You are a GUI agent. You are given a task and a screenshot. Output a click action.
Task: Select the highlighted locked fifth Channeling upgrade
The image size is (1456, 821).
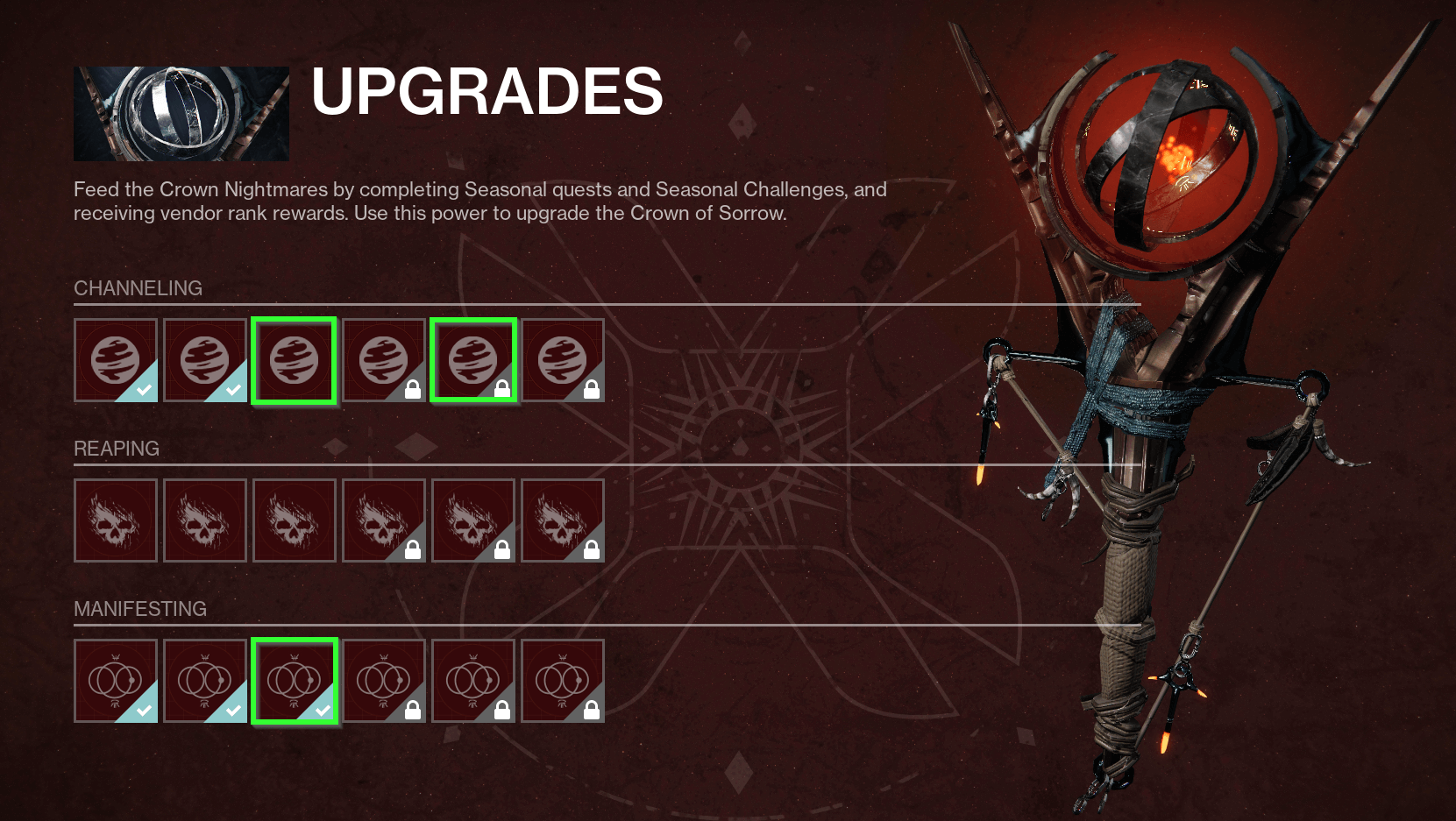click(x=473, y=359)
